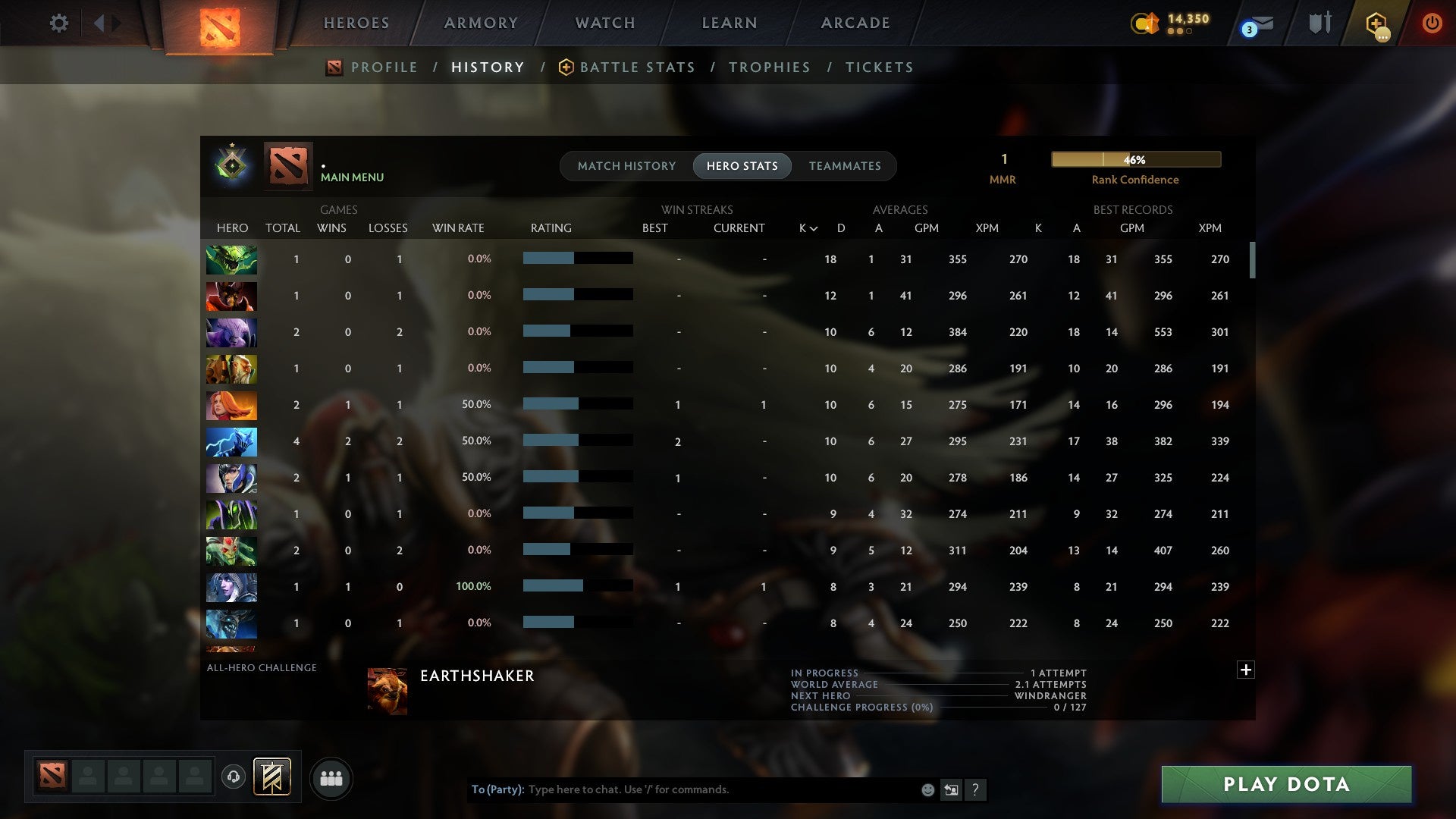
Task: Open the armory shield and sword icon
Action: click(1319, 23)
